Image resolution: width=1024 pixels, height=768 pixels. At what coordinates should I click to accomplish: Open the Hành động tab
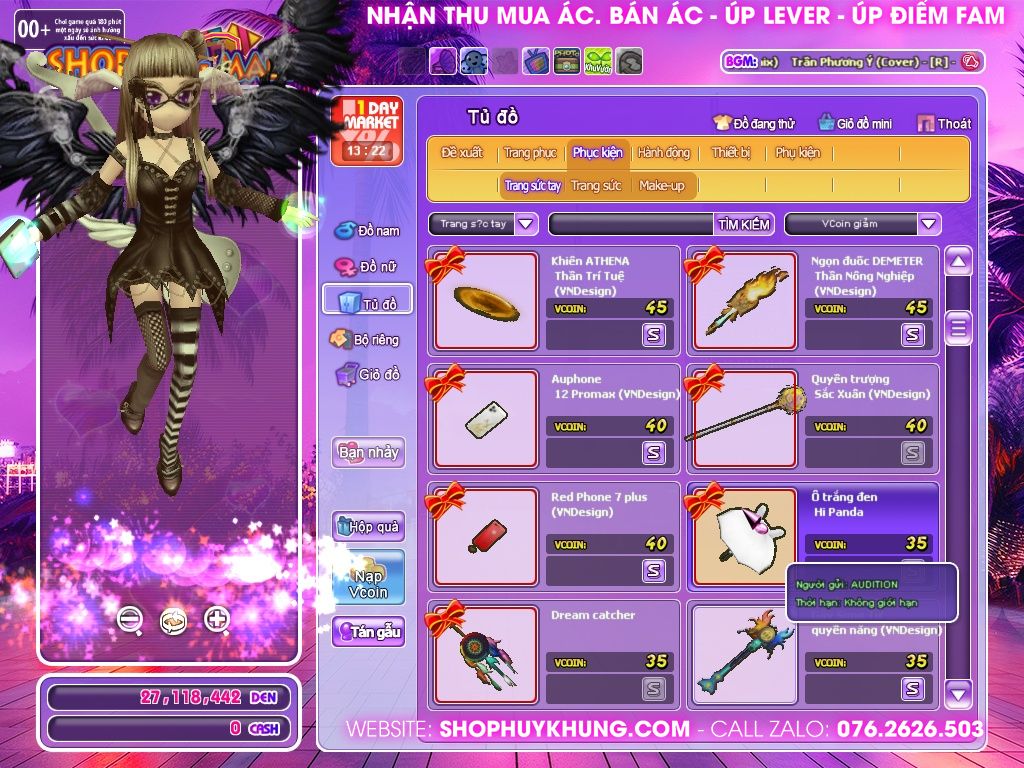click(663, 153)
